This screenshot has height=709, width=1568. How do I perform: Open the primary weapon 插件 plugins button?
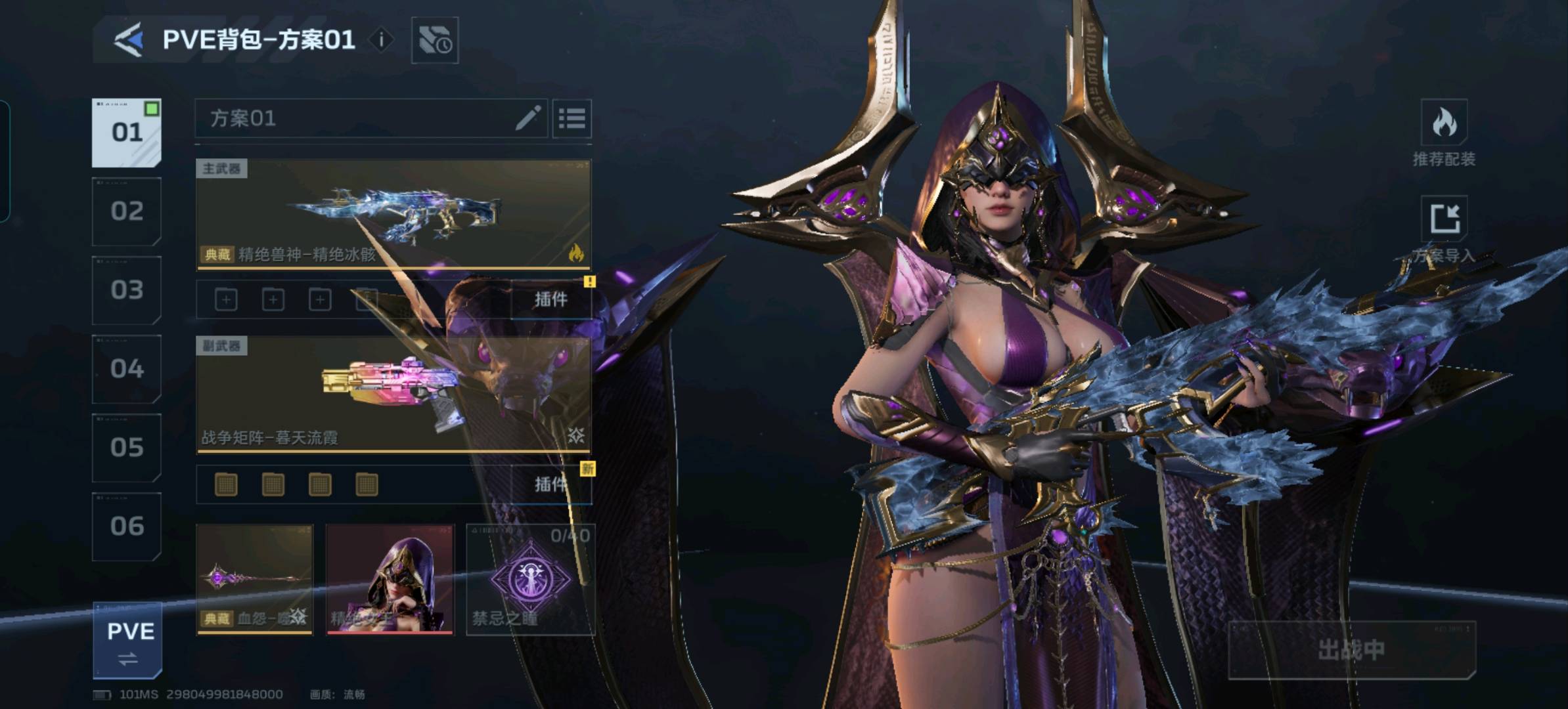point(550,300)
